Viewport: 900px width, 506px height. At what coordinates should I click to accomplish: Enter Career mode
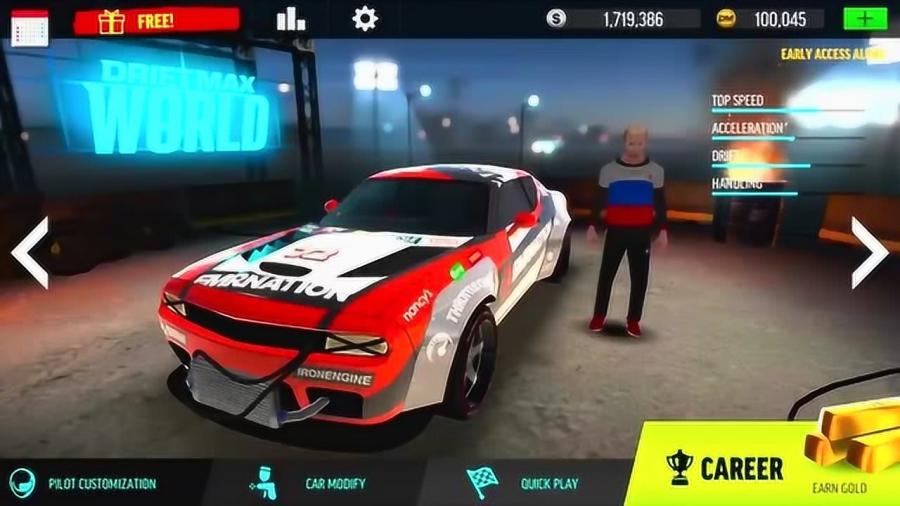(727, 467)
